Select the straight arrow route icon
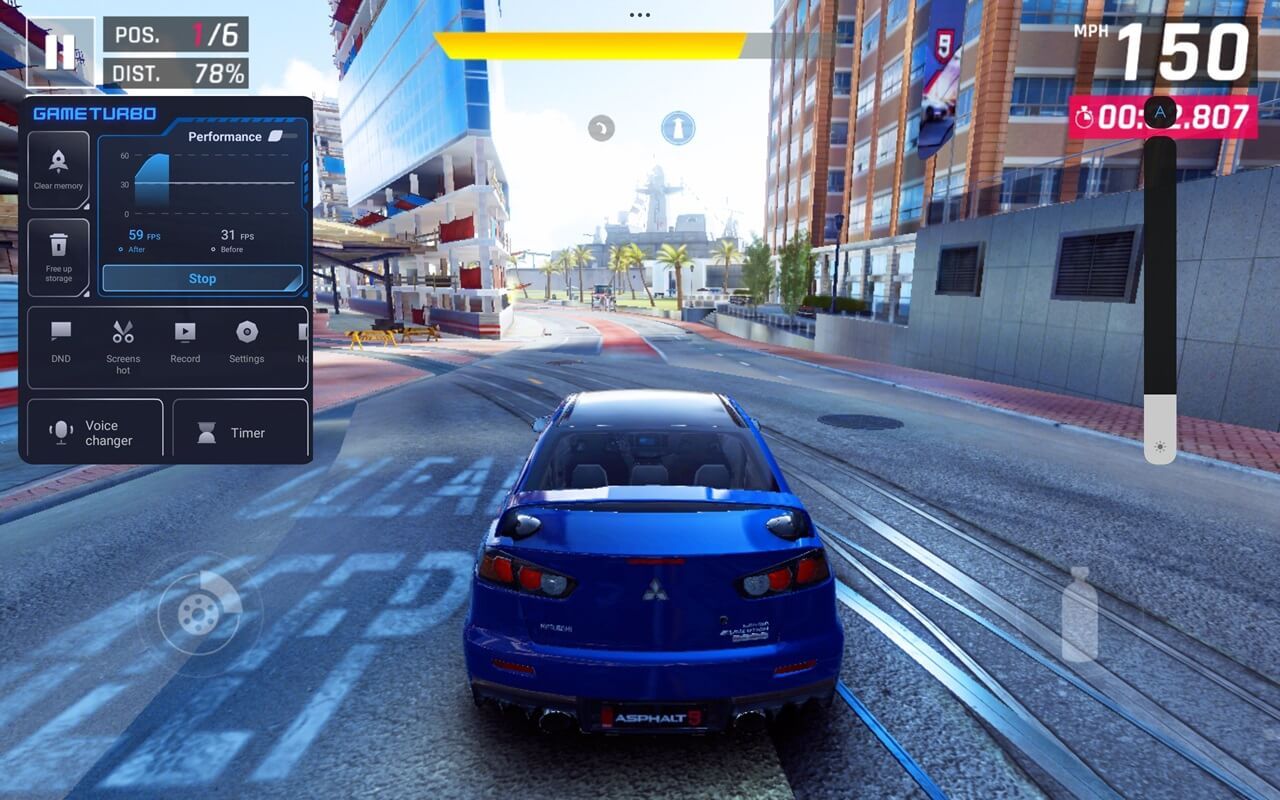1280x800 pixels. coord(678,128)
